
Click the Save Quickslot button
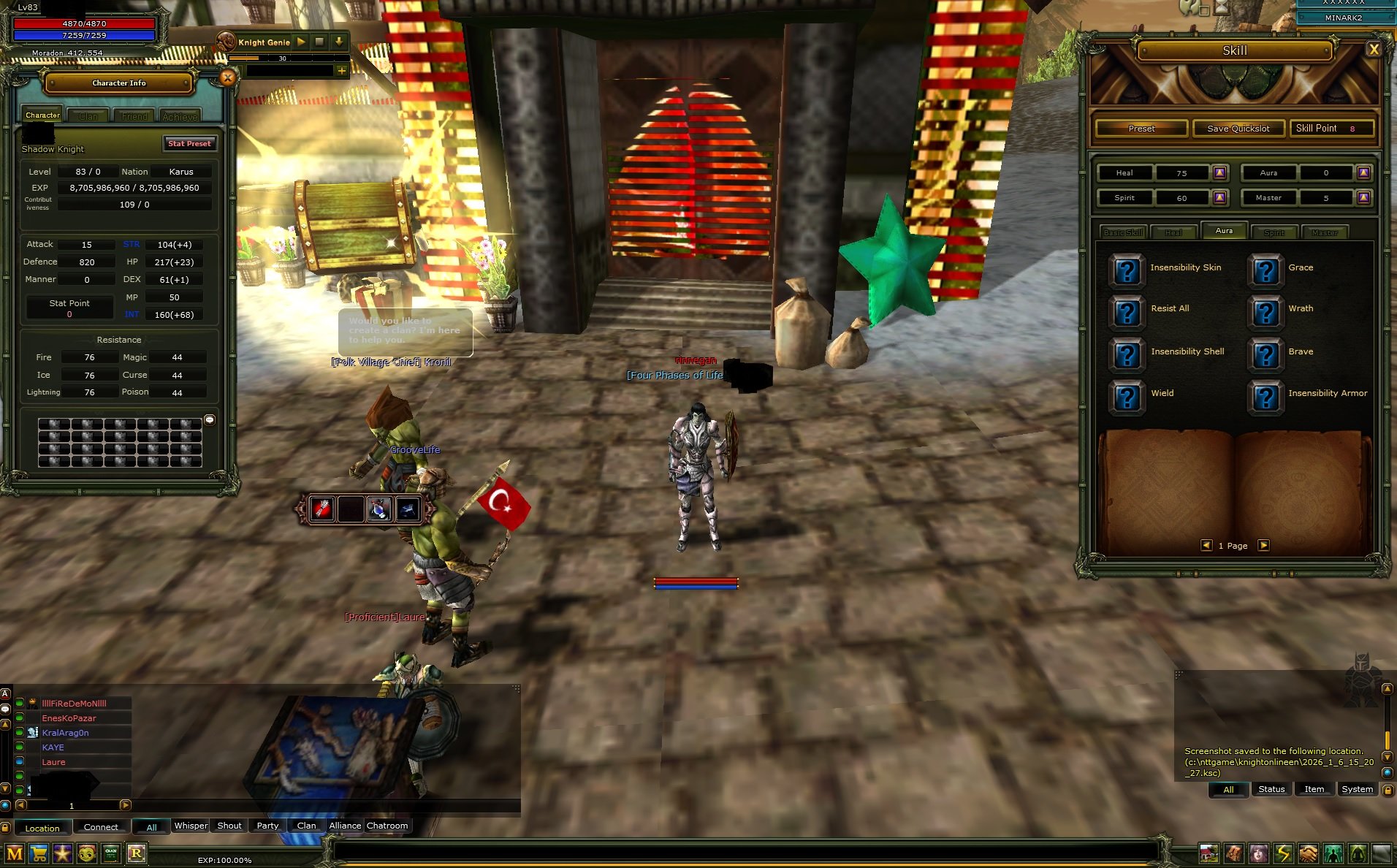pos(1238,128)
